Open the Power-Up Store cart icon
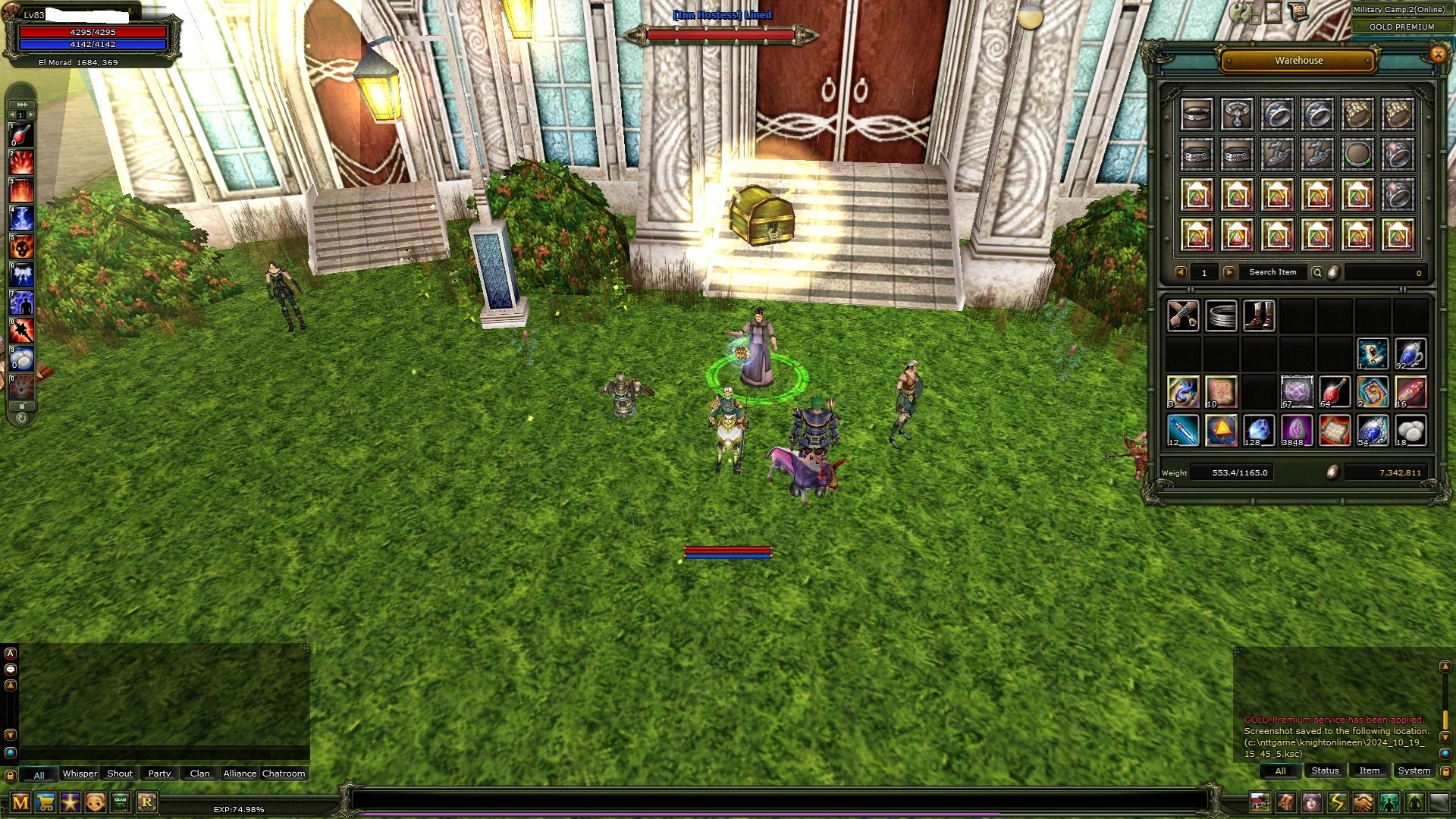The image size is (1456, 819). point(45,802)
